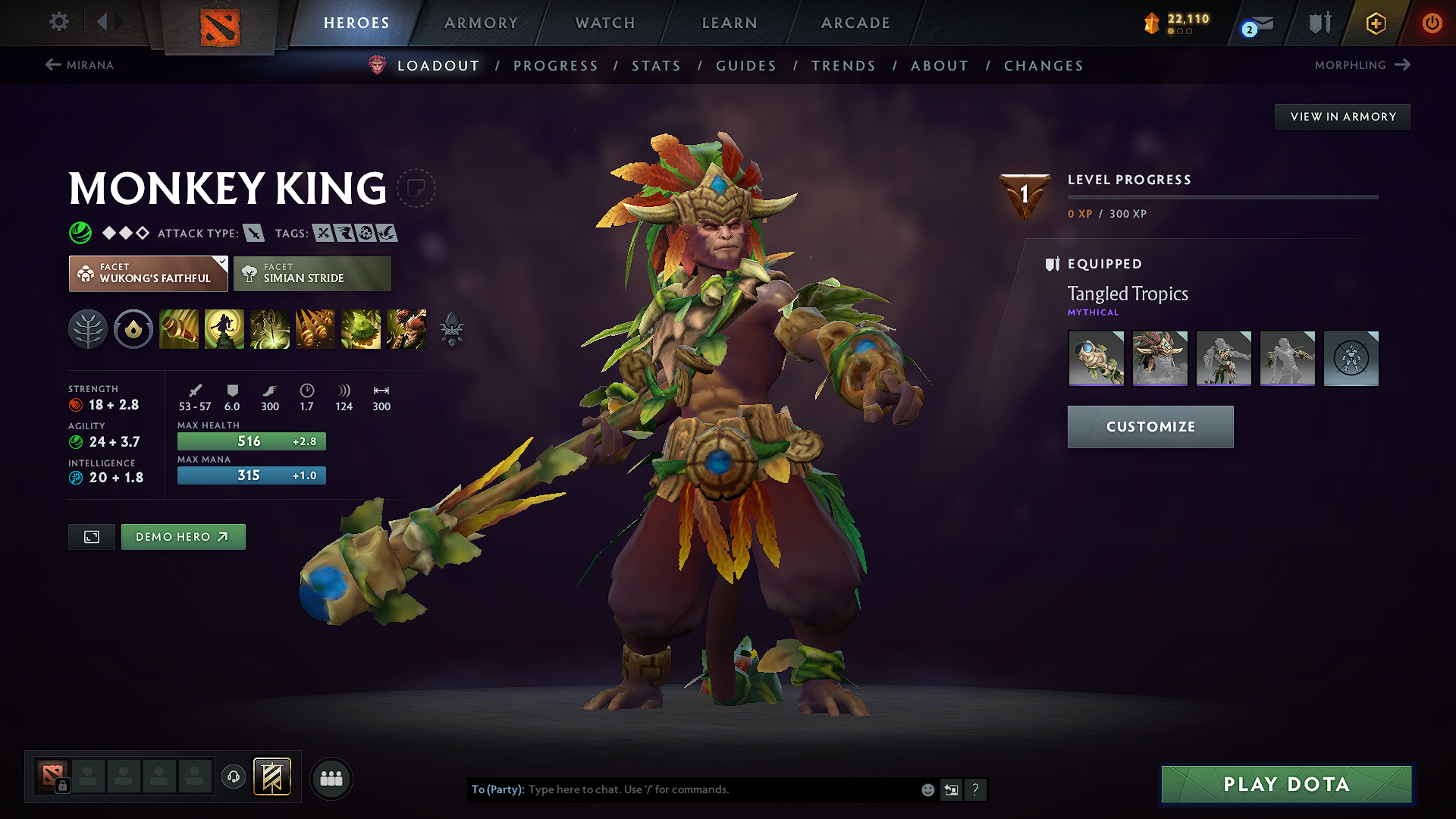Select the Boundless Strike ability icon
The image size is (1456, 819).
(178, 328)
